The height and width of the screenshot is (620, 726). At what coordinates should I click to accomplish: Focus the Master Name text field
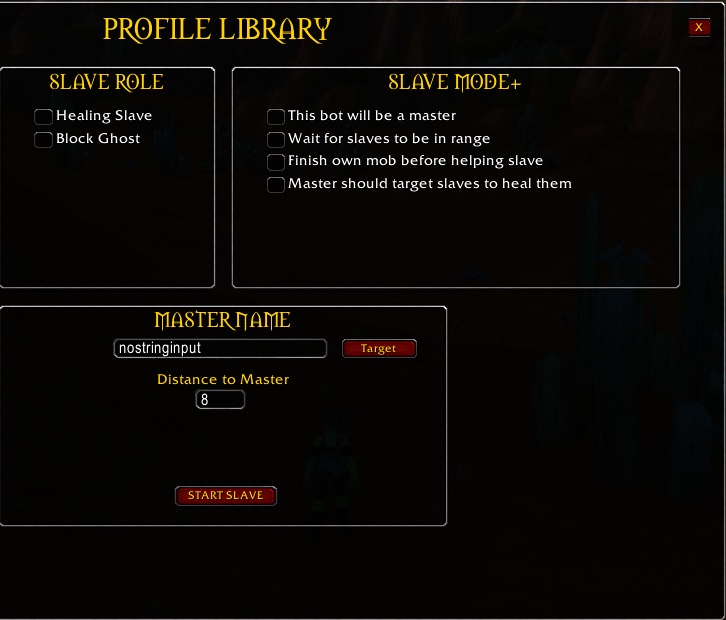220,349
